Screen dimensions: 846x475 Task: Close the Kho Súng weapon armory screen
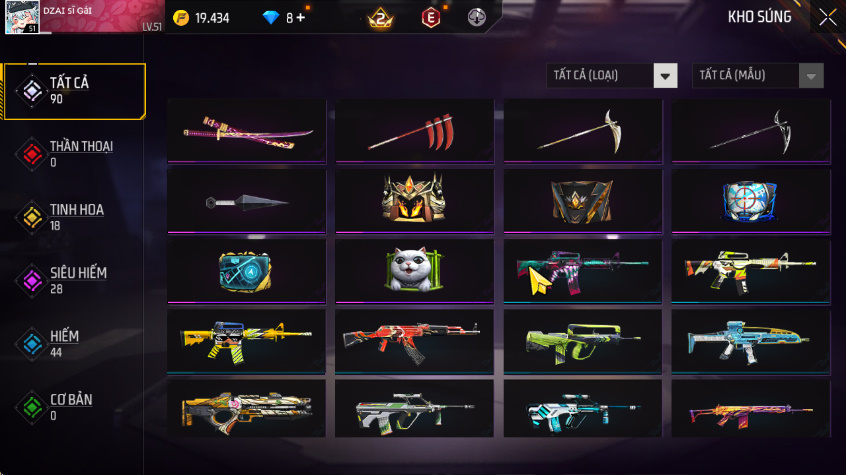click(827, 17)
